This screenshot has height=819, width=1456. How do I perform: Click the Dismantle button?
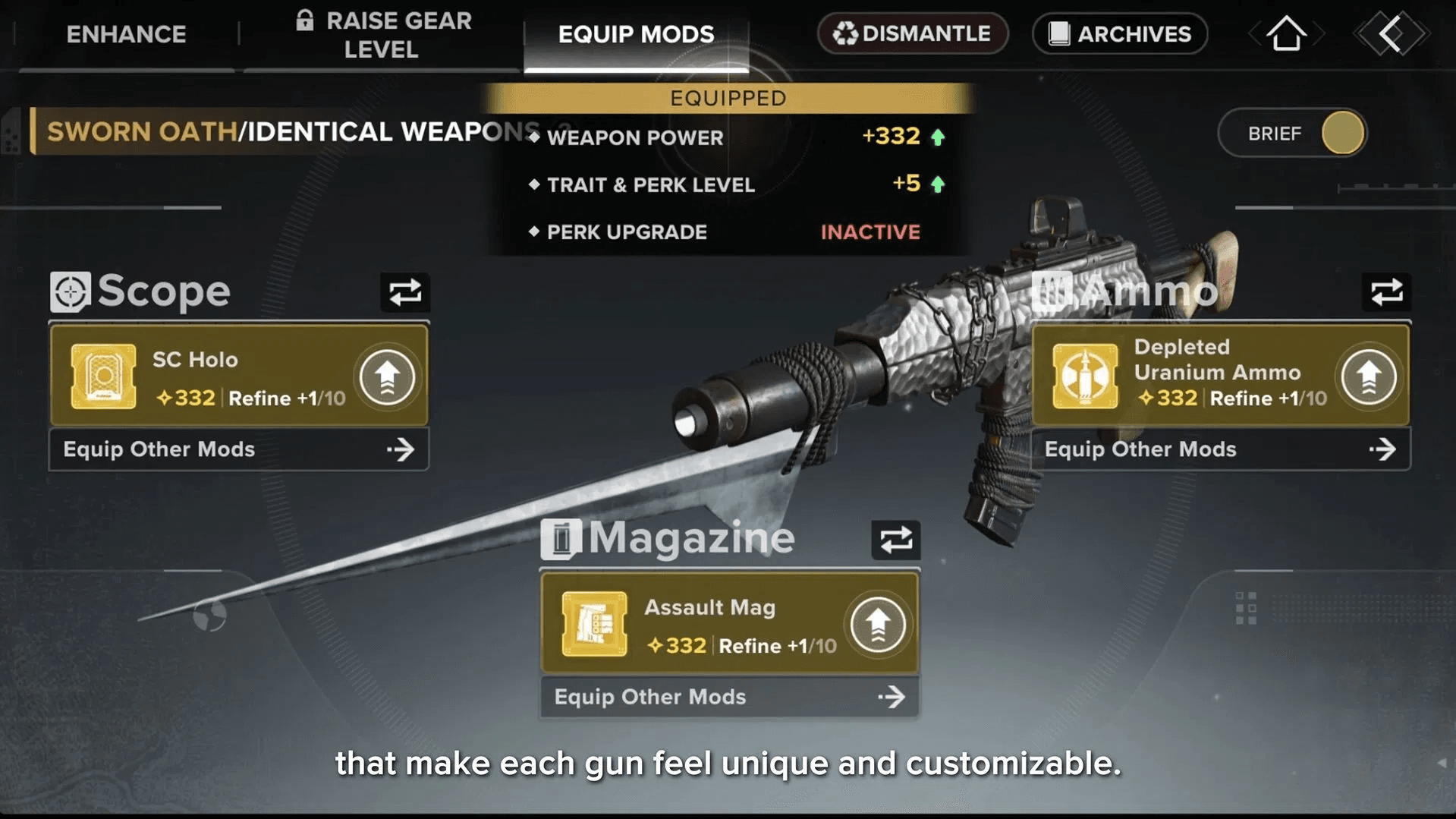tap(912, 34)
